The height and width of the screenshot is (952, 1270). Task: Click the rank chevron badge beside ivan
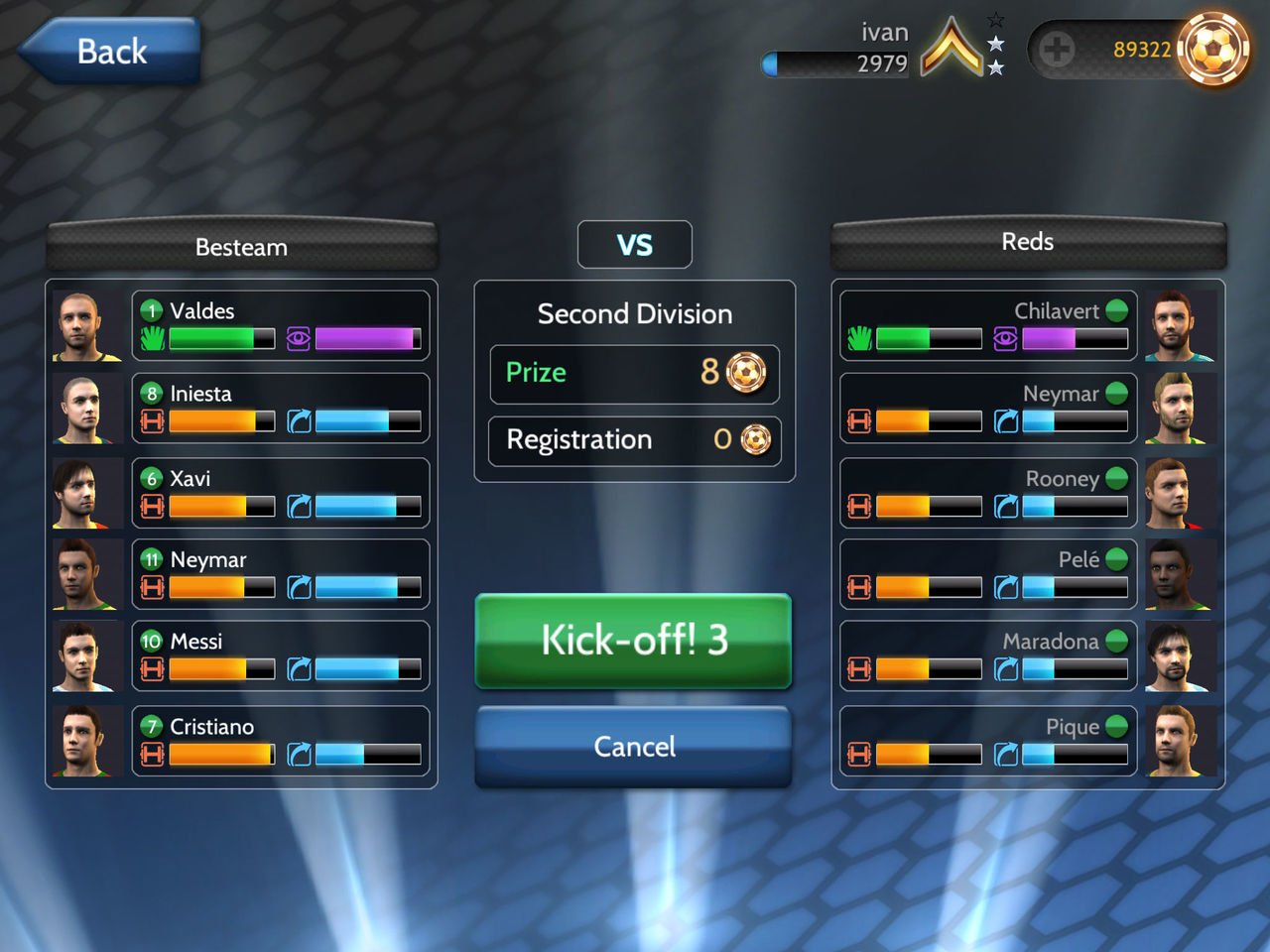(952, 48)
